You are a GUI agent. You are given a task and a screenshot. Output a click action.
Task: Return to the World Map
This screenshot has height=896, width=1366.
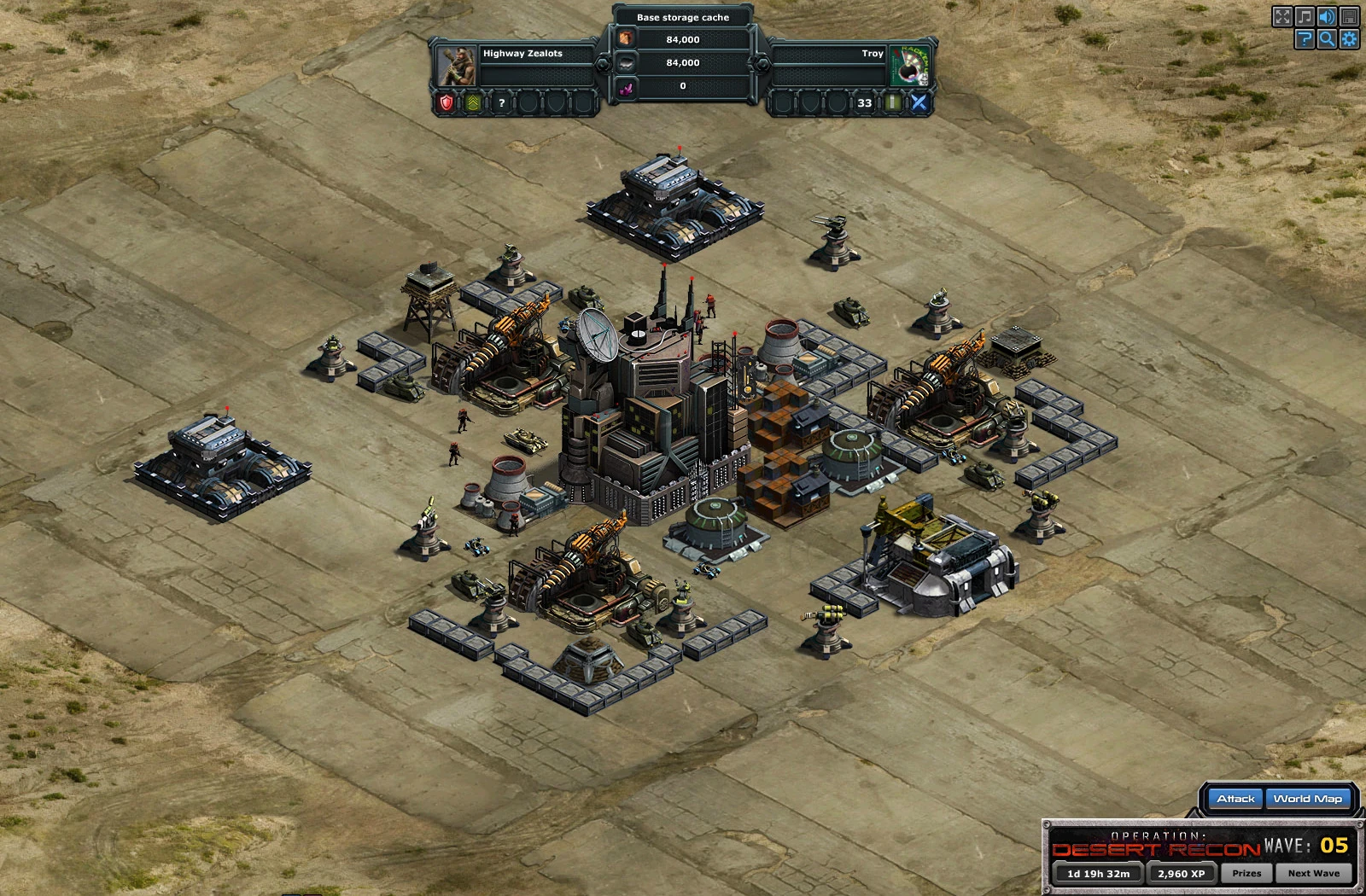click(1307, 799)
